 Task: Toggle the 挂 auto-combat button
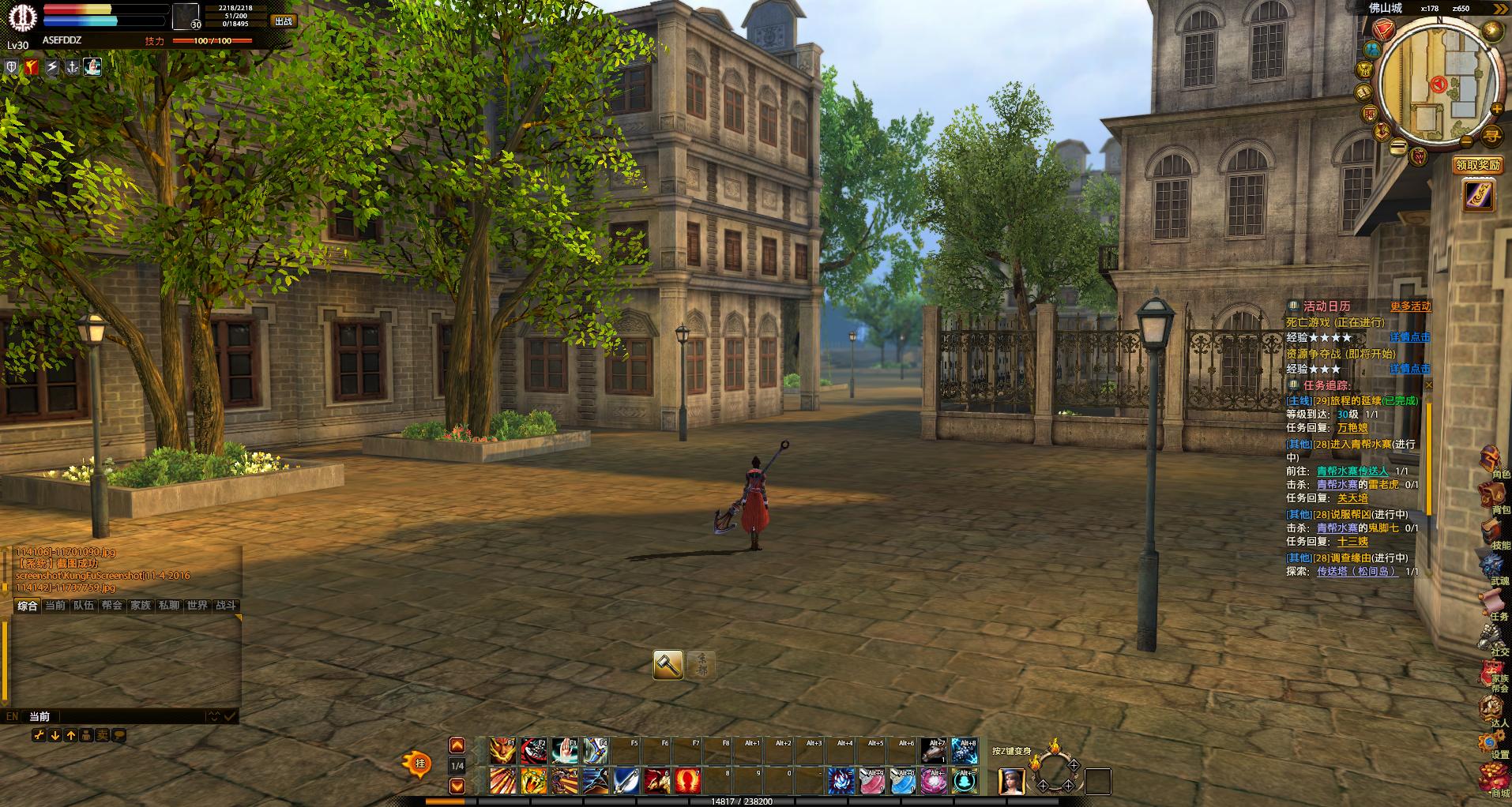coord(419,764)
